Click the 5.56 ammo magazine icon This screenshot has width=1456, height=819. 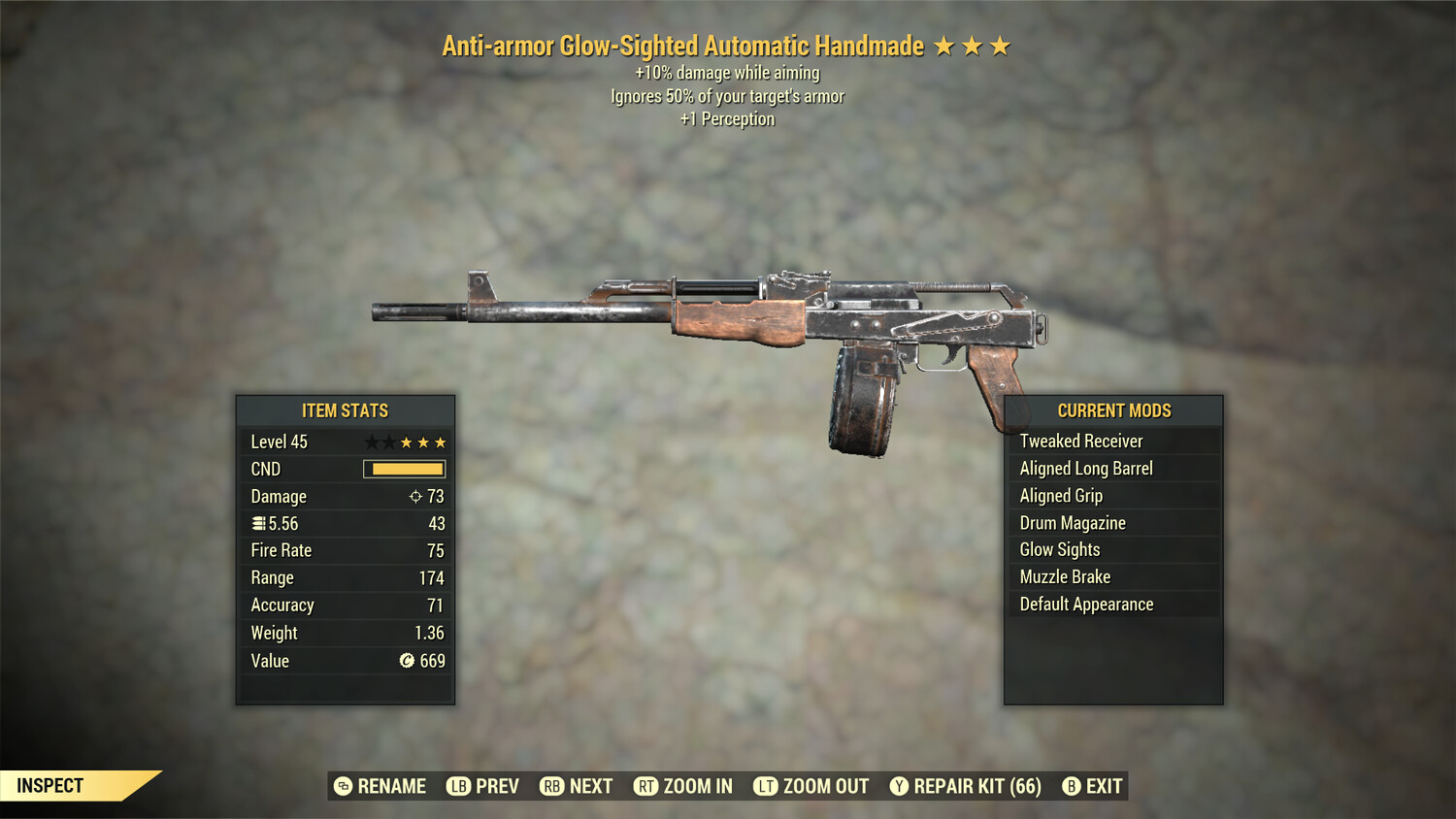pos(258,523)
